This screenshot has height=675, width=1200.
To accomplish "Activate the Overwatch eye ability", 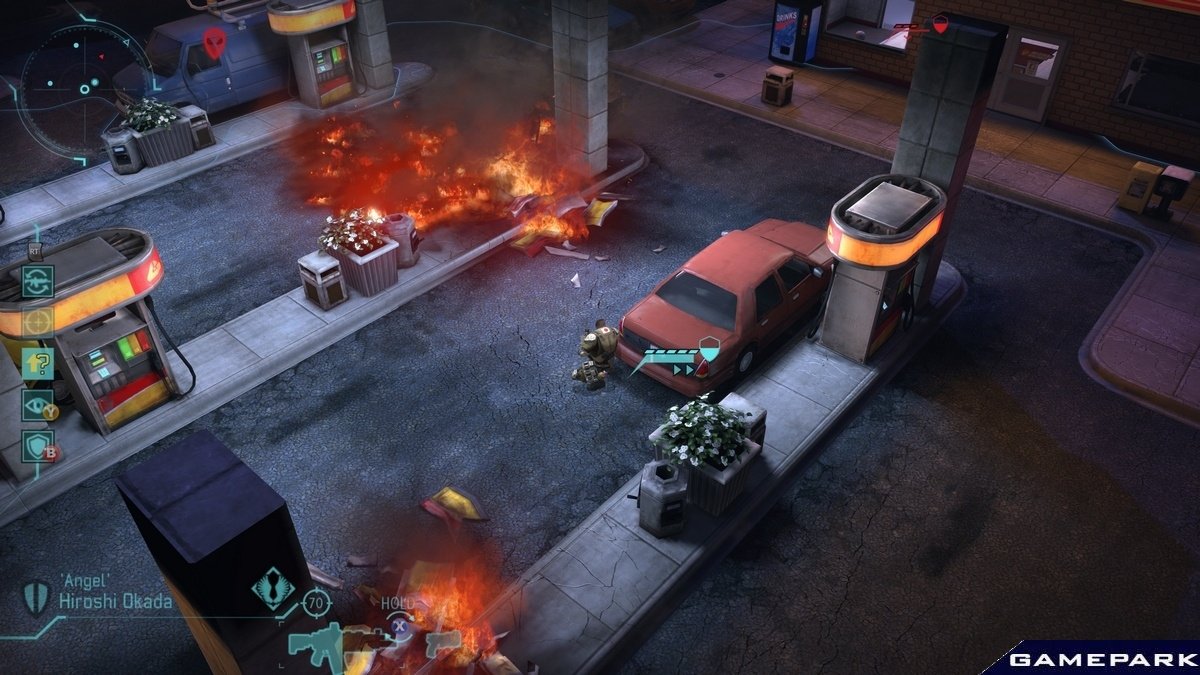I will point(37,404).
